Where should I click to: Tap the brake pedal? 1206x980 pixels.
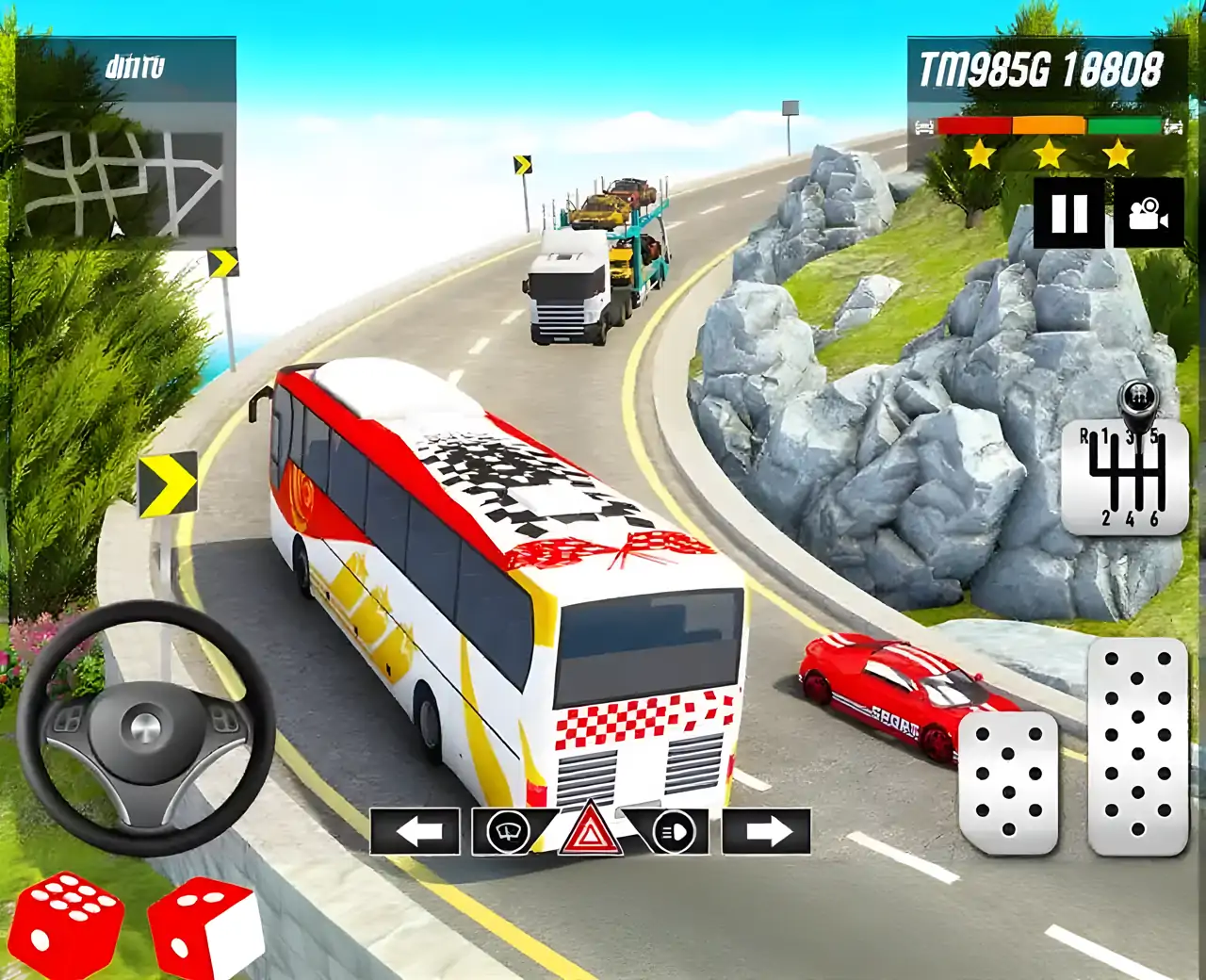(x=1008, y=782)
